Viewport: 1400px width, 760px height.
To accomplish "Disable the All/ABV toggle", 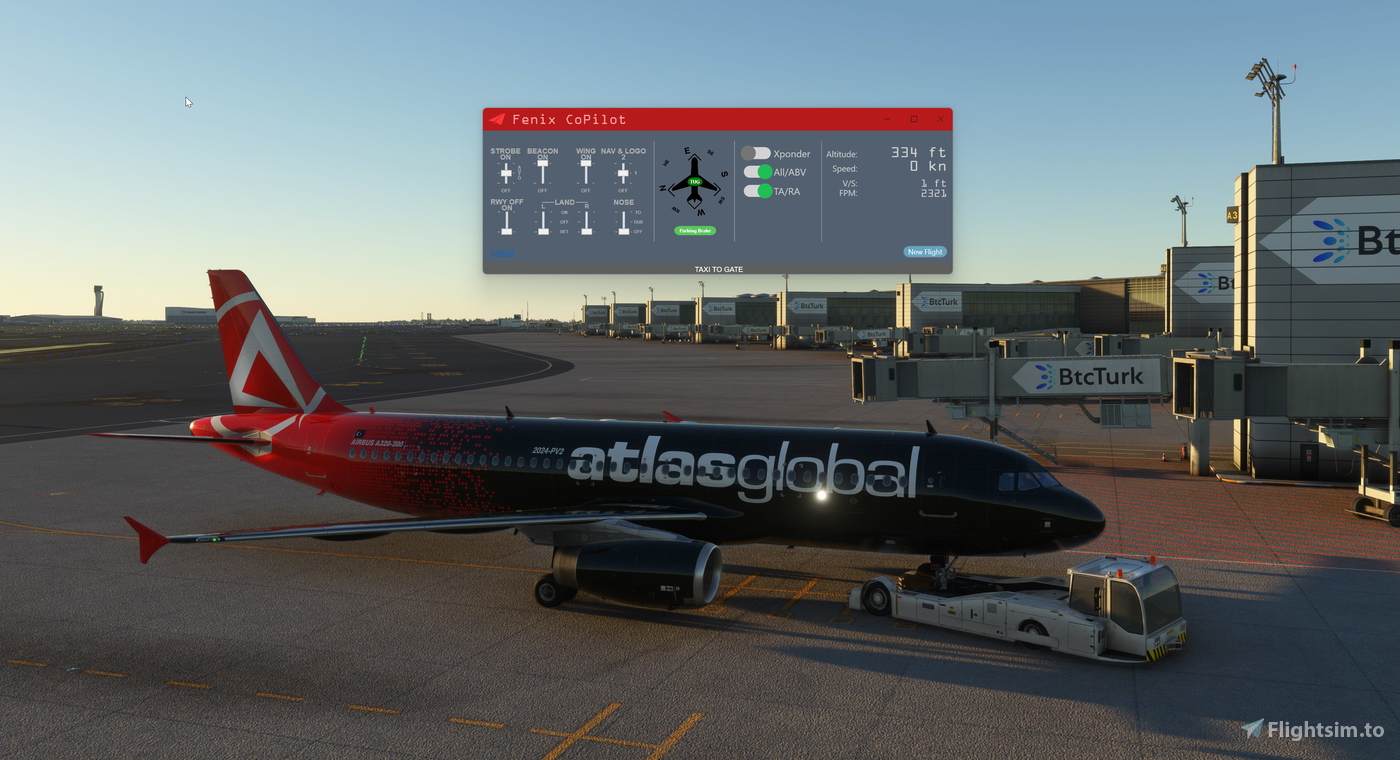I will point(756,172).
